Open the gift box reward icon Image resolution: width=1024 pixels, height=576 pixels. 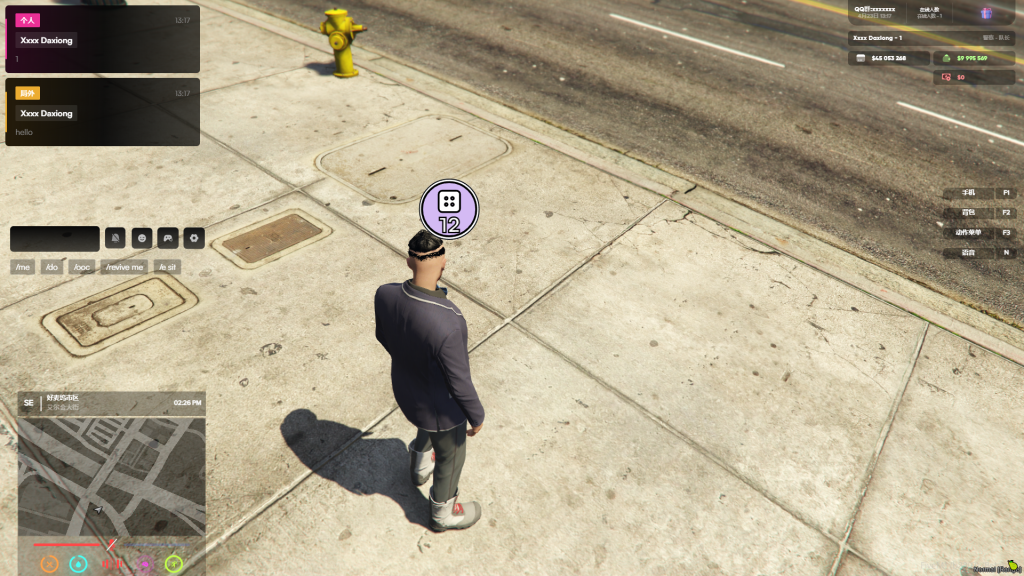pos(985,13)
